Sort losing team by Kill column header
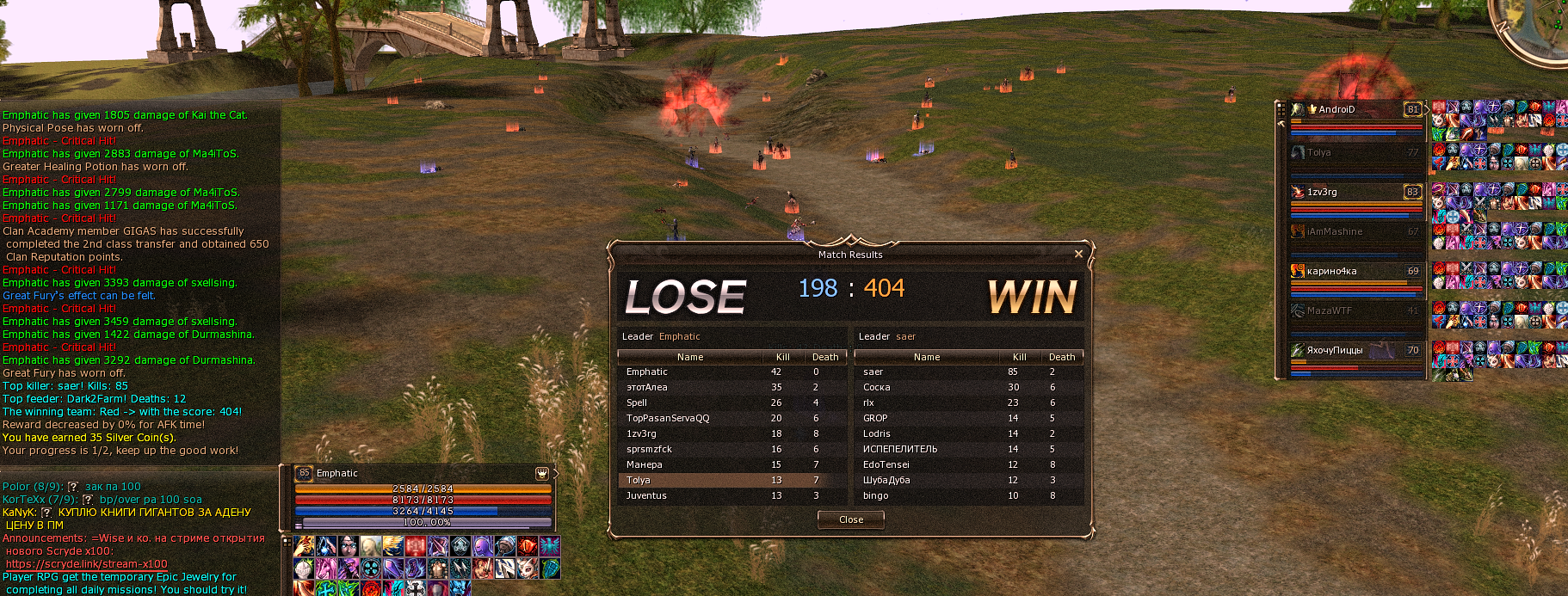This screenshot has height=596, width=1568. click(x=782, y=357)
